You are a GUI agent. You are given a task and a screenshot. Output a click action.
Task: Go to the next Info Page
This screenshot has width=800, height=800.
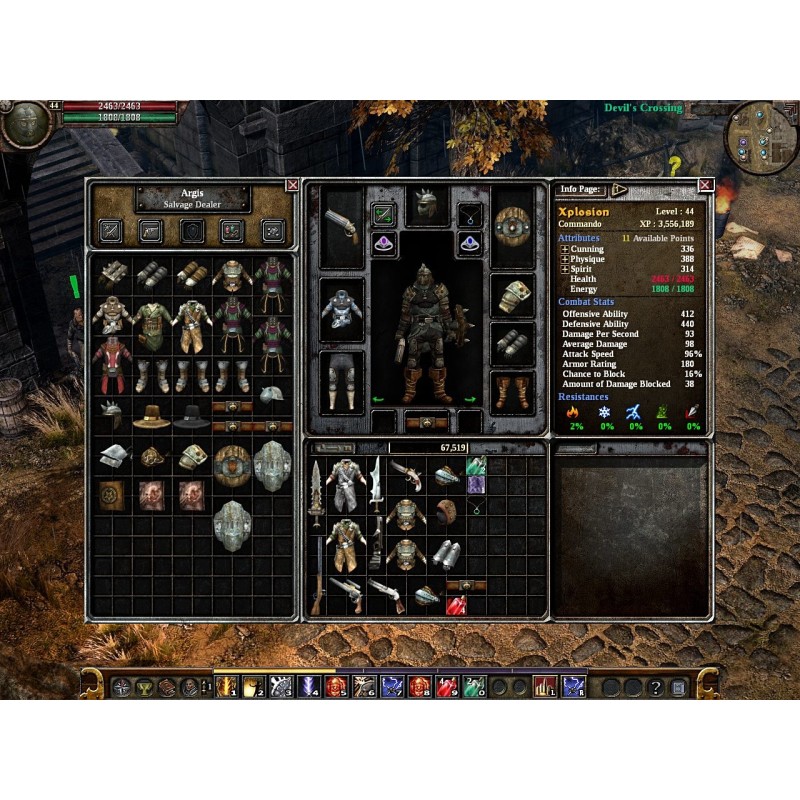point(619,189)
